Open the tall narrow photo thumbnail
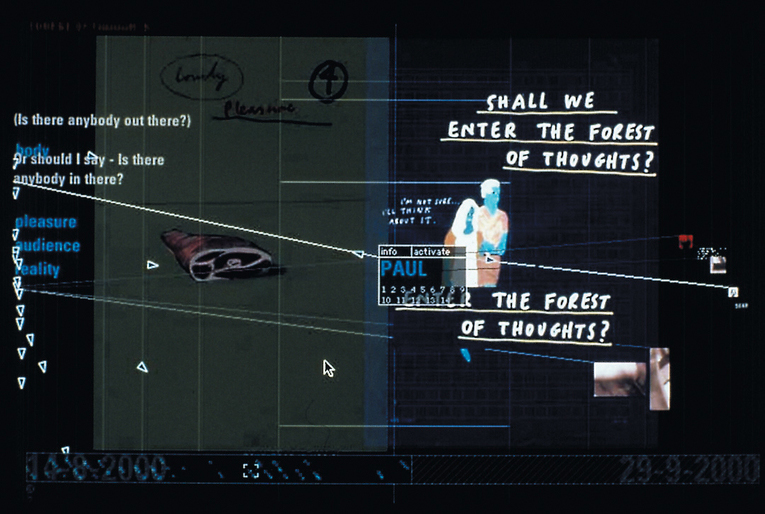 (x=660, y=379)
